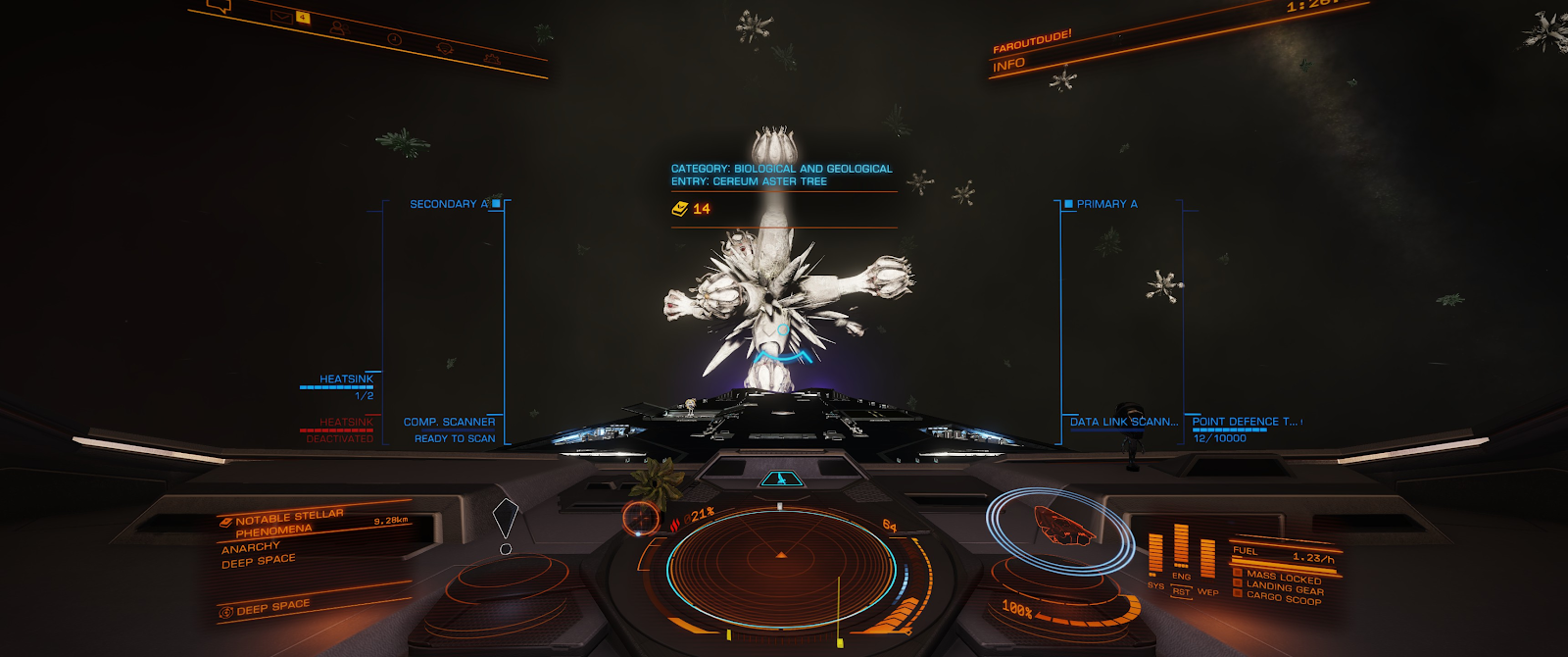Select the Comp. Scanner fire group slot
This screenshot has width=1568, height=657.
pos(449,423)
